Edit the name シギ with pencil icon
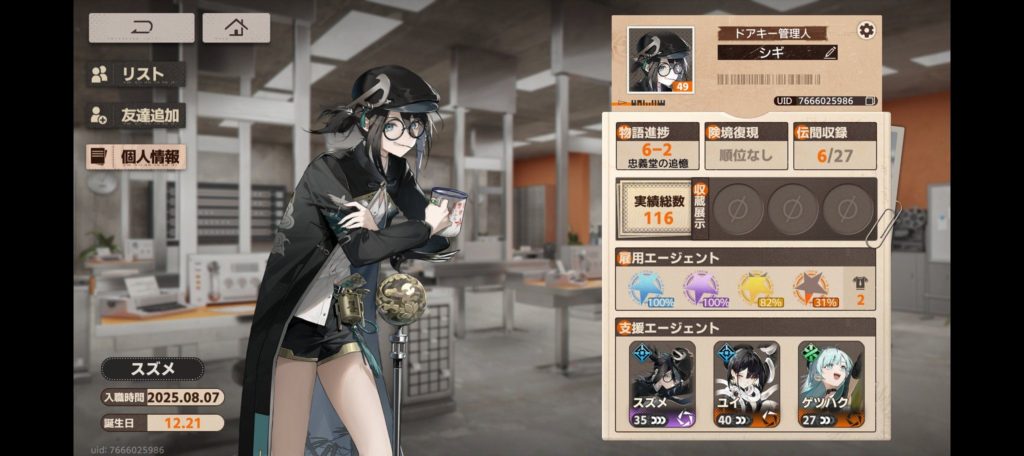The width and height of the screenshot is (1024, 456). point(829,52)
